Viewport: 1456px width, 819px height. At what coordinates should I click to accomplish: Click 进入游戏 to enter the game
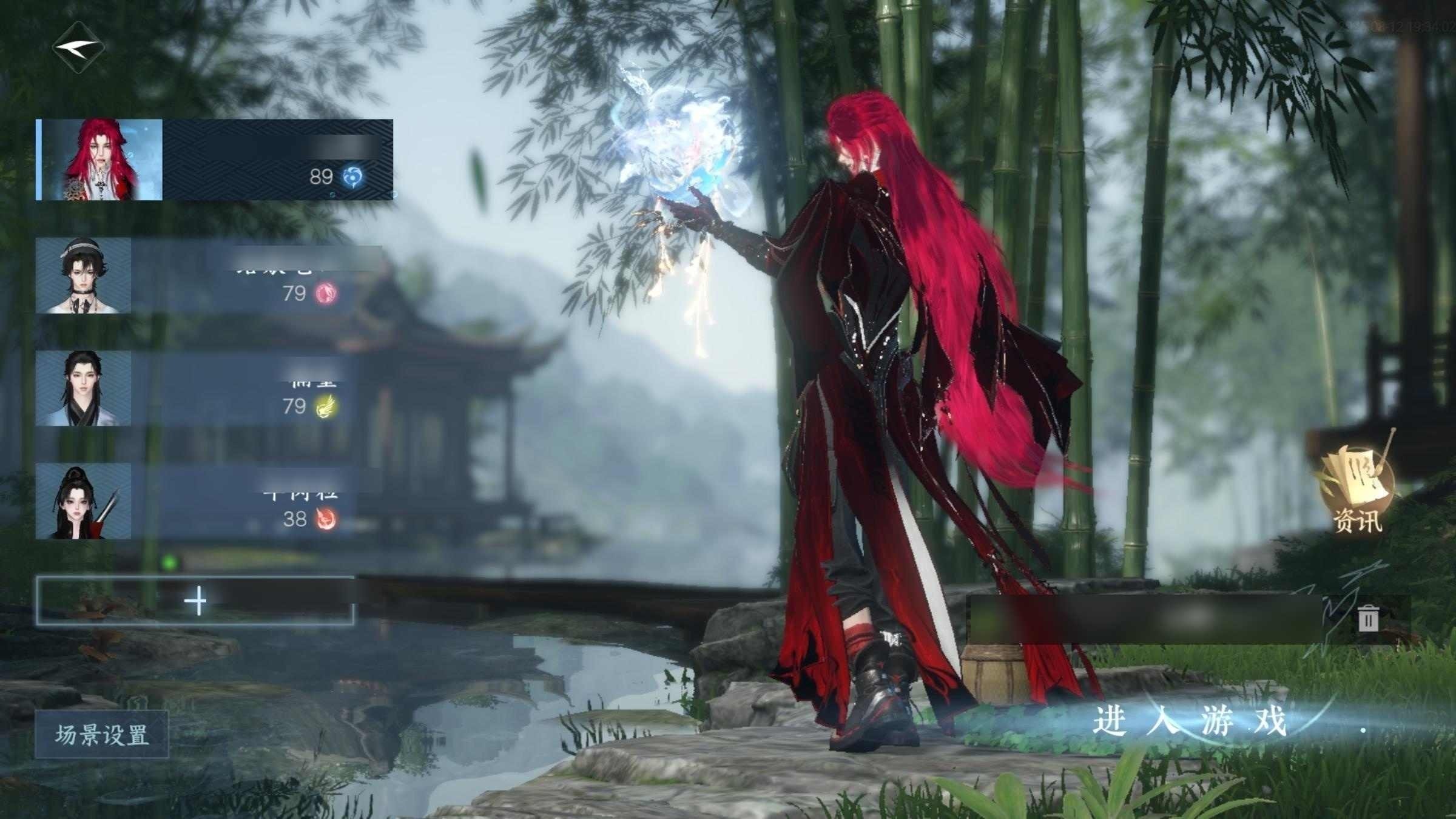click(x=1189, y=722)
